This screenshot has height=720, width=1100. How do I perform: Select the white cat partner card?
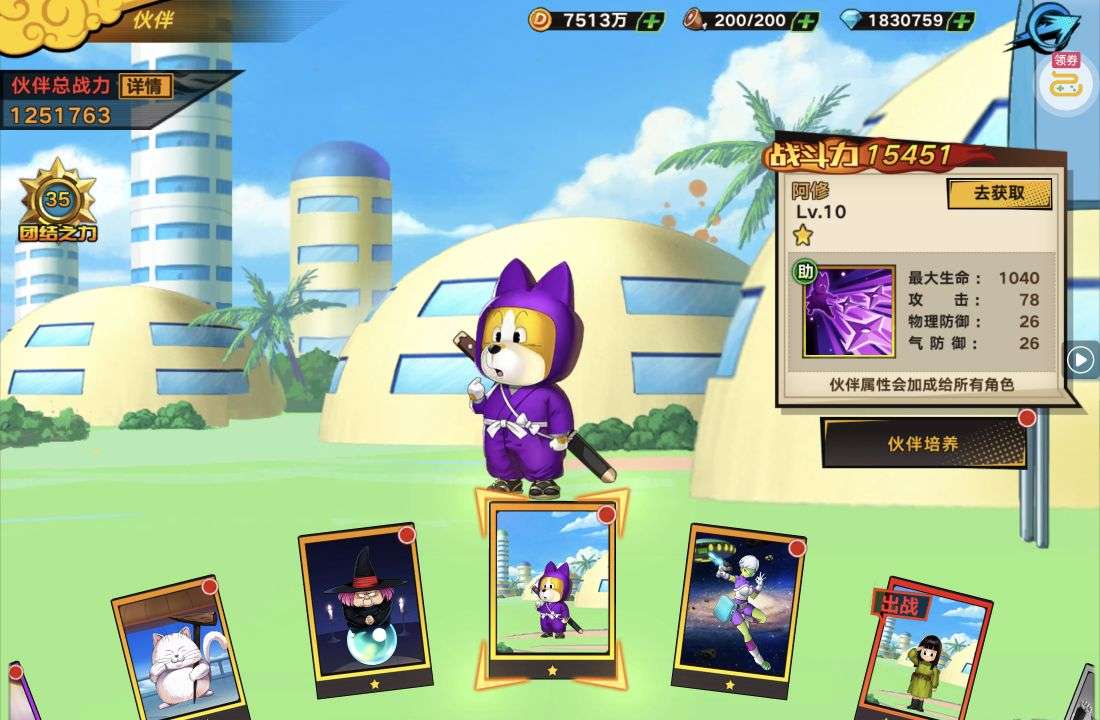[180, 650]
